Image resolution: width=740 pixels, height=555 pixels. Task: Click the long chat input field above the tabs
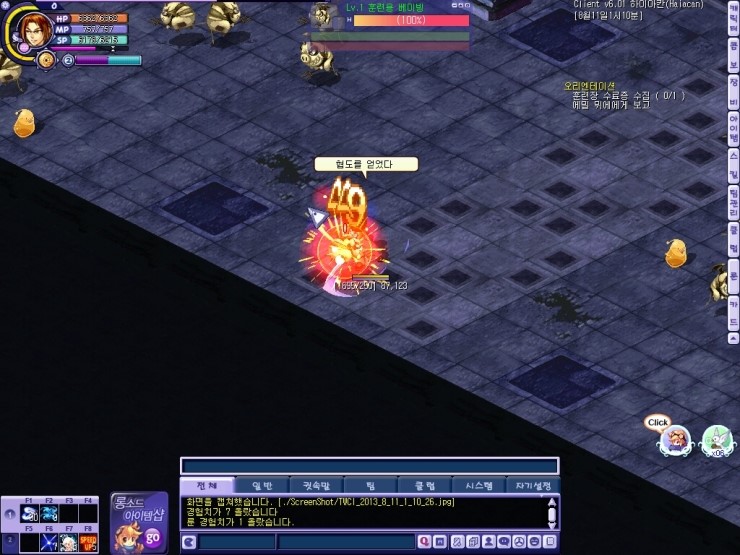tap(369, 466)
